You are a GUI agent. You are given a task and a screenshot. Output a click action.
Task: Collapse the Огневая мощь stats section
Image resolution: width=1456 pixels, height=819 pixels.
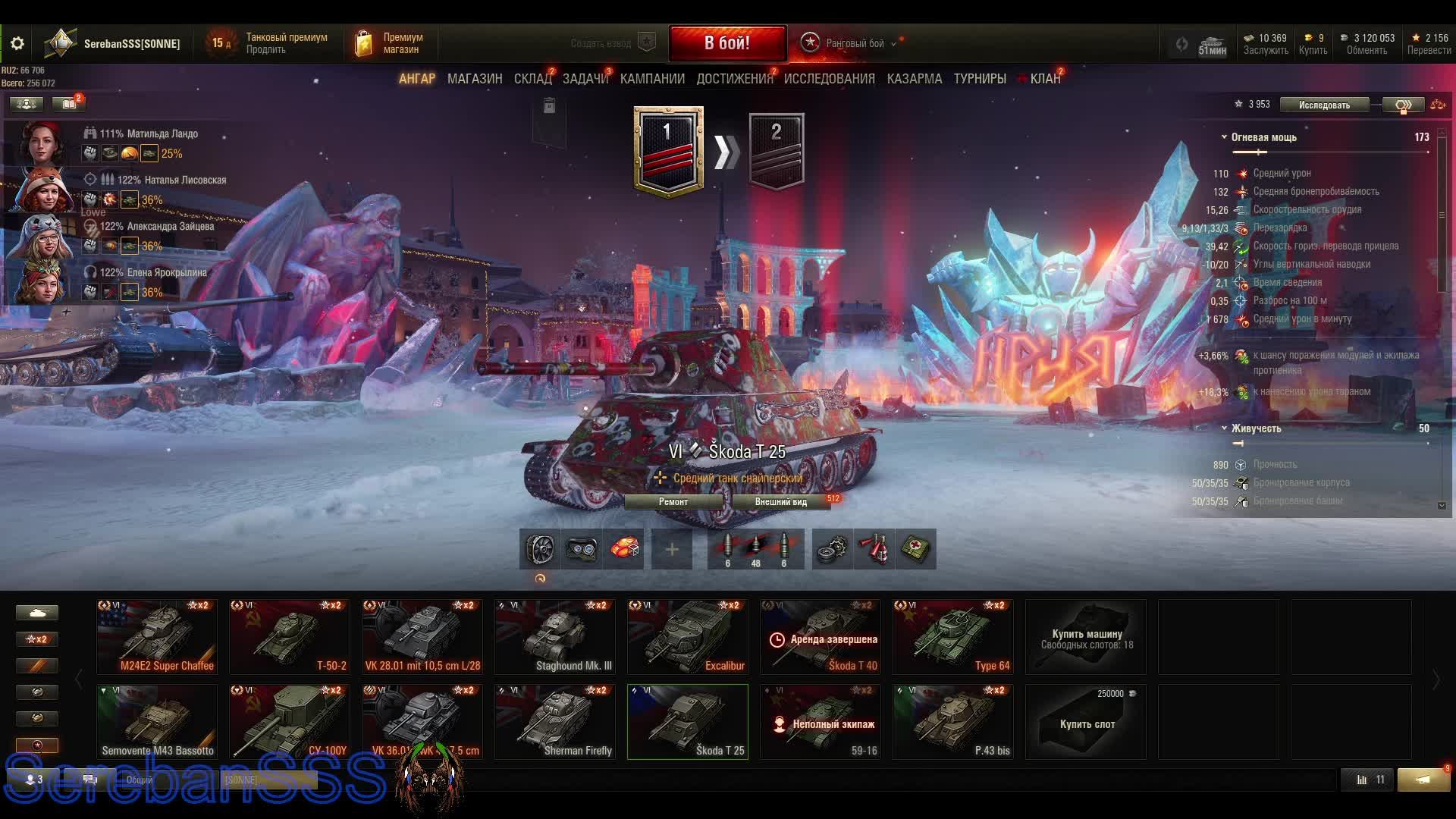click(x=1224, y=137)
